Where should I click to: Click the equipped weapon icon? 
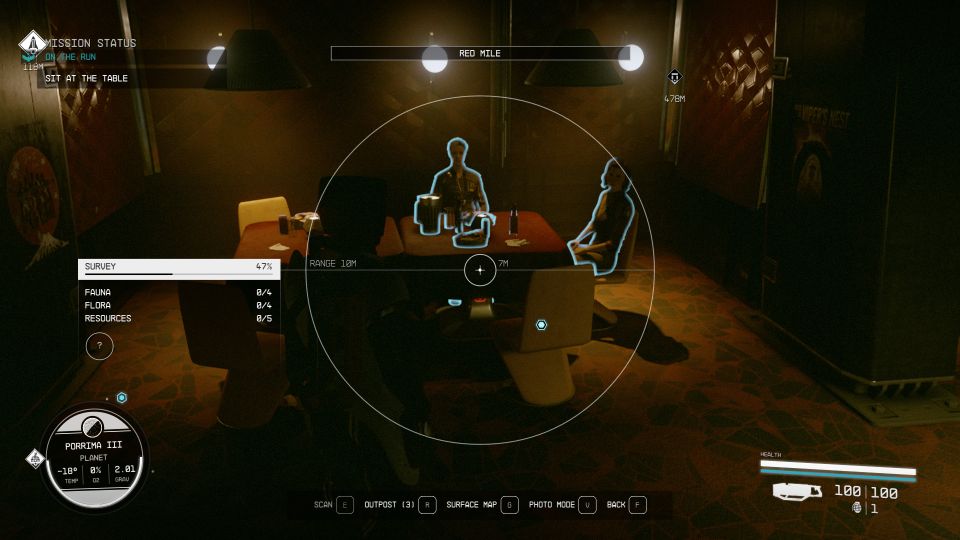[797, 491]
